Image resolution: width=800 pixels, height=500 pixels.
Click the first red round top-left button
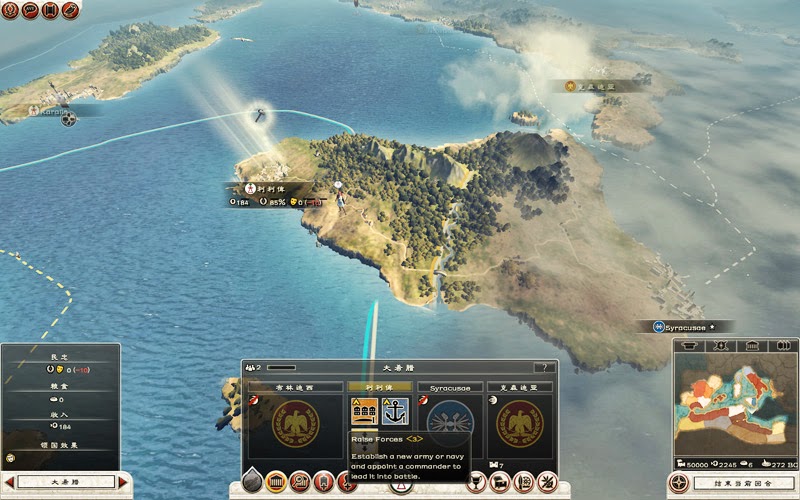pos(9,10)
